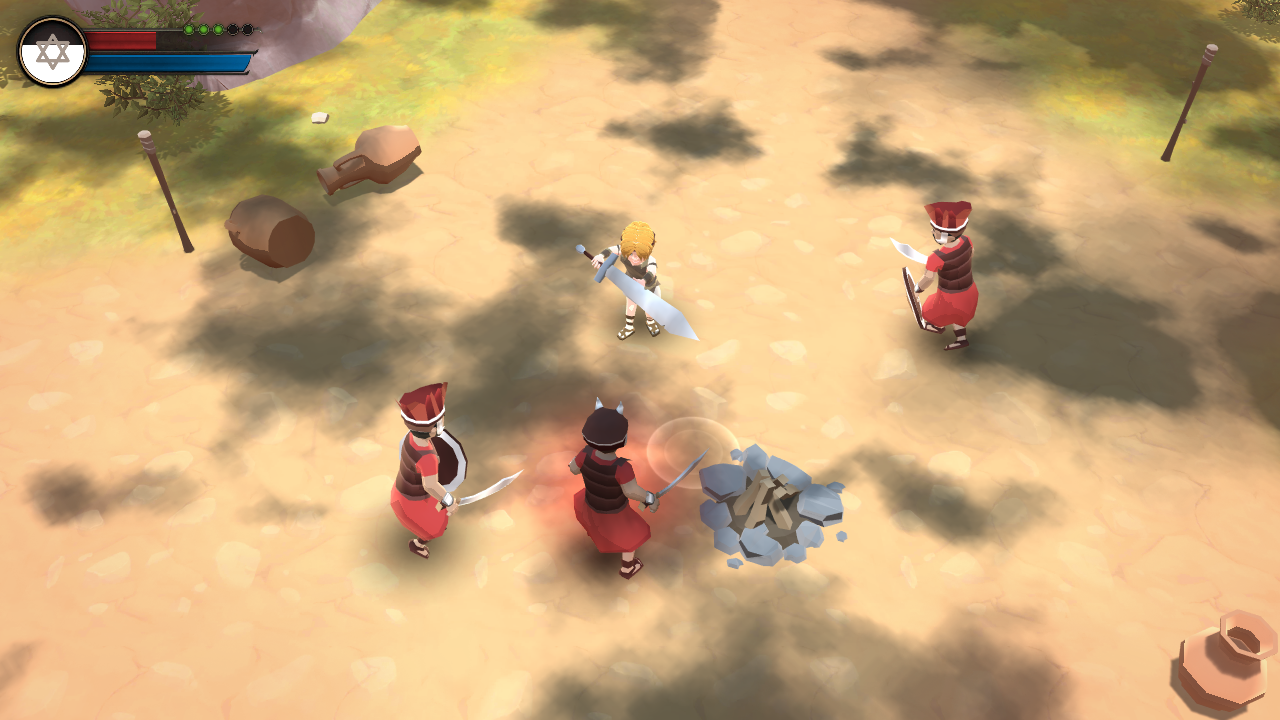Toggle the fourth unlit skill pip
The image size is (1280, 720).
tap(233, 29)
